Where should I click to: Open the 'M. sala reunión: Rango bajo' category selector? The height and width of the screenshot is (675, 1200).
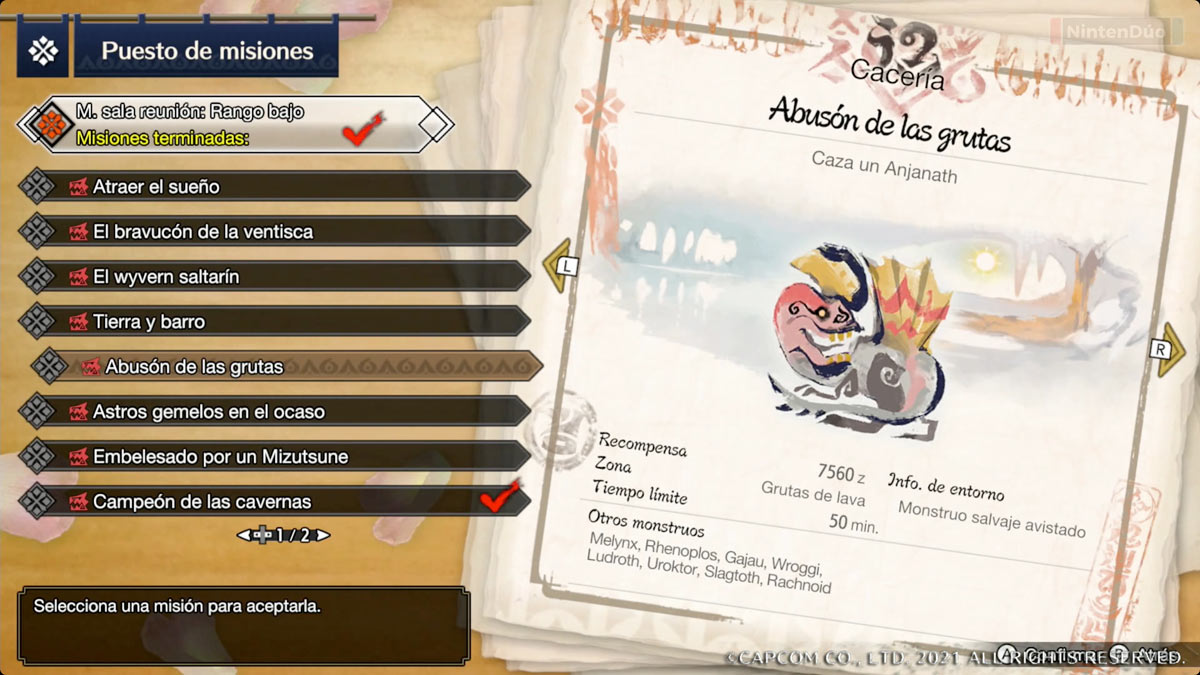(x=235, y=124)
